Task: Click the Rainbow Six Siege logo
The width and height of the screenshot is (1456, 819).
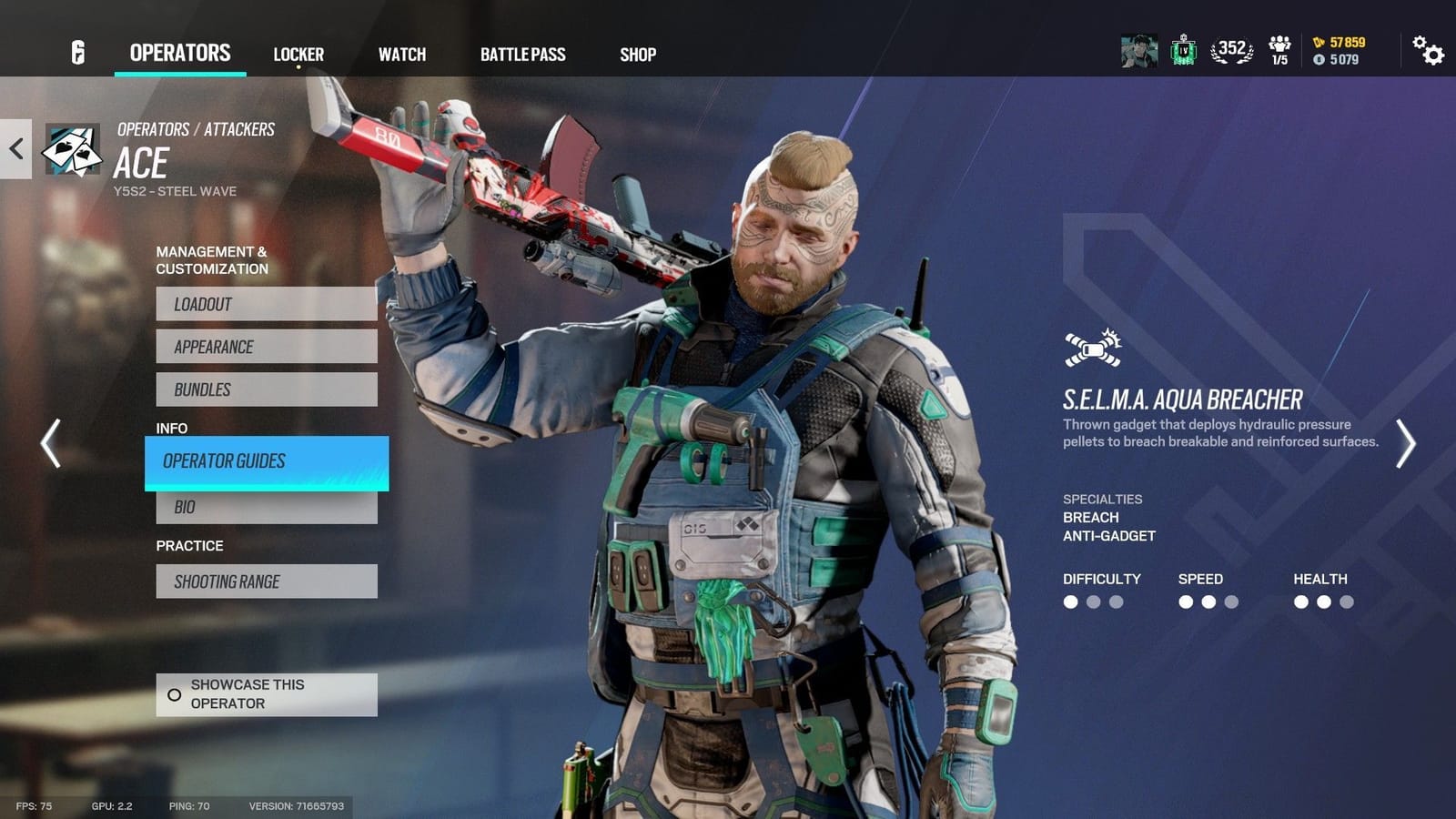Action: tap(77, 52)
